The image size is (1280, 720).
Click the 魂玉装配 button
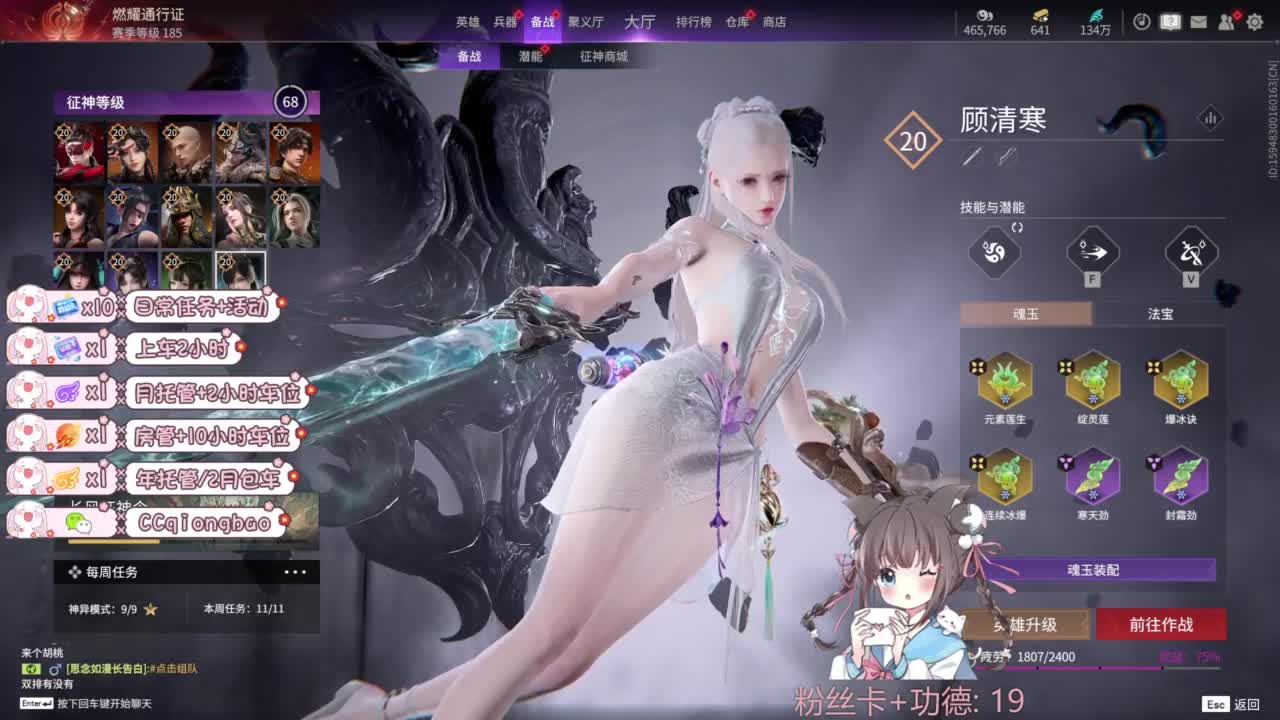pyautogui.click(x=1092, y=568)
